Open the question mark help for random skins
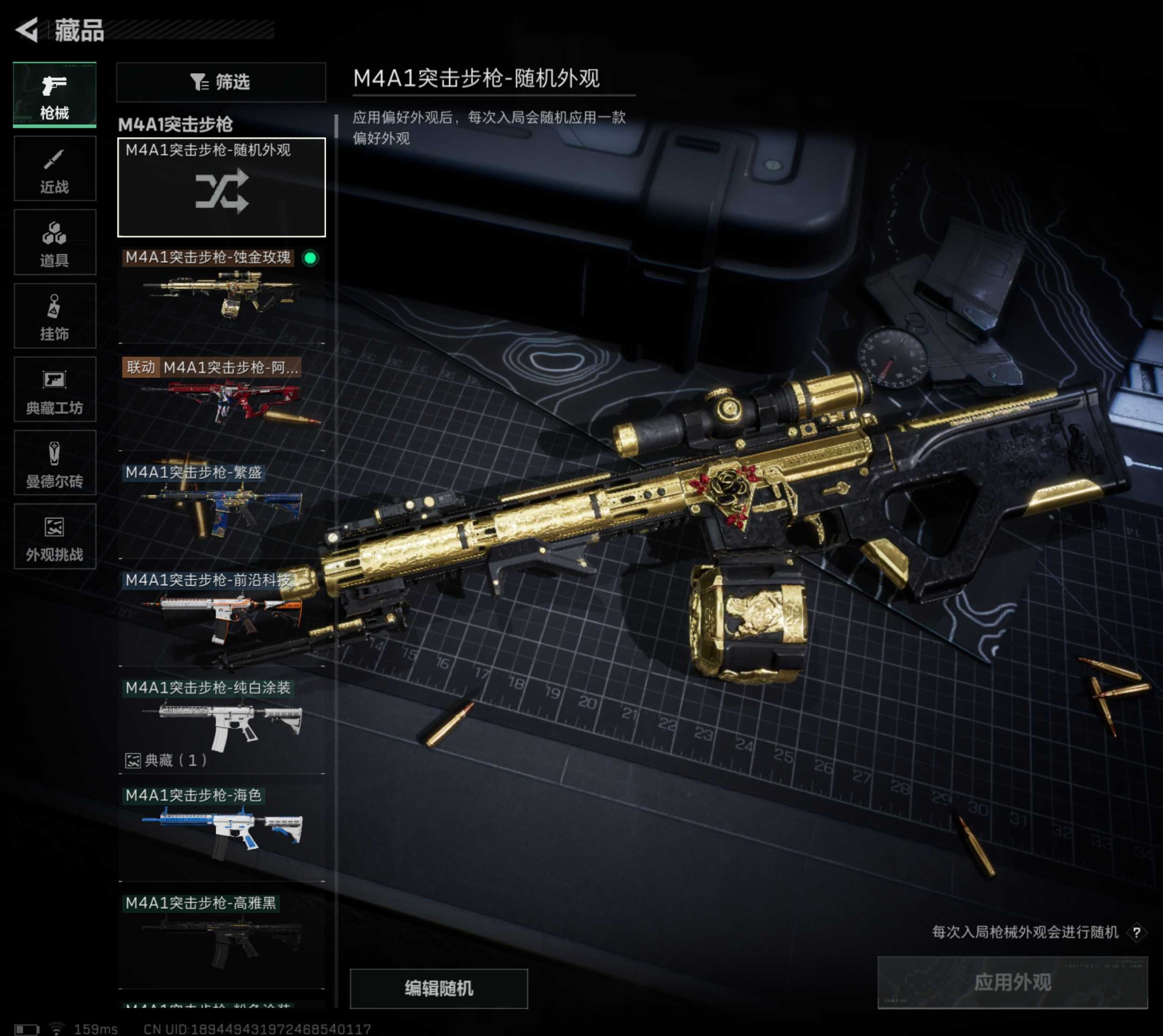Viewport: 1163px width, 1036px height. click(1136, 933)
